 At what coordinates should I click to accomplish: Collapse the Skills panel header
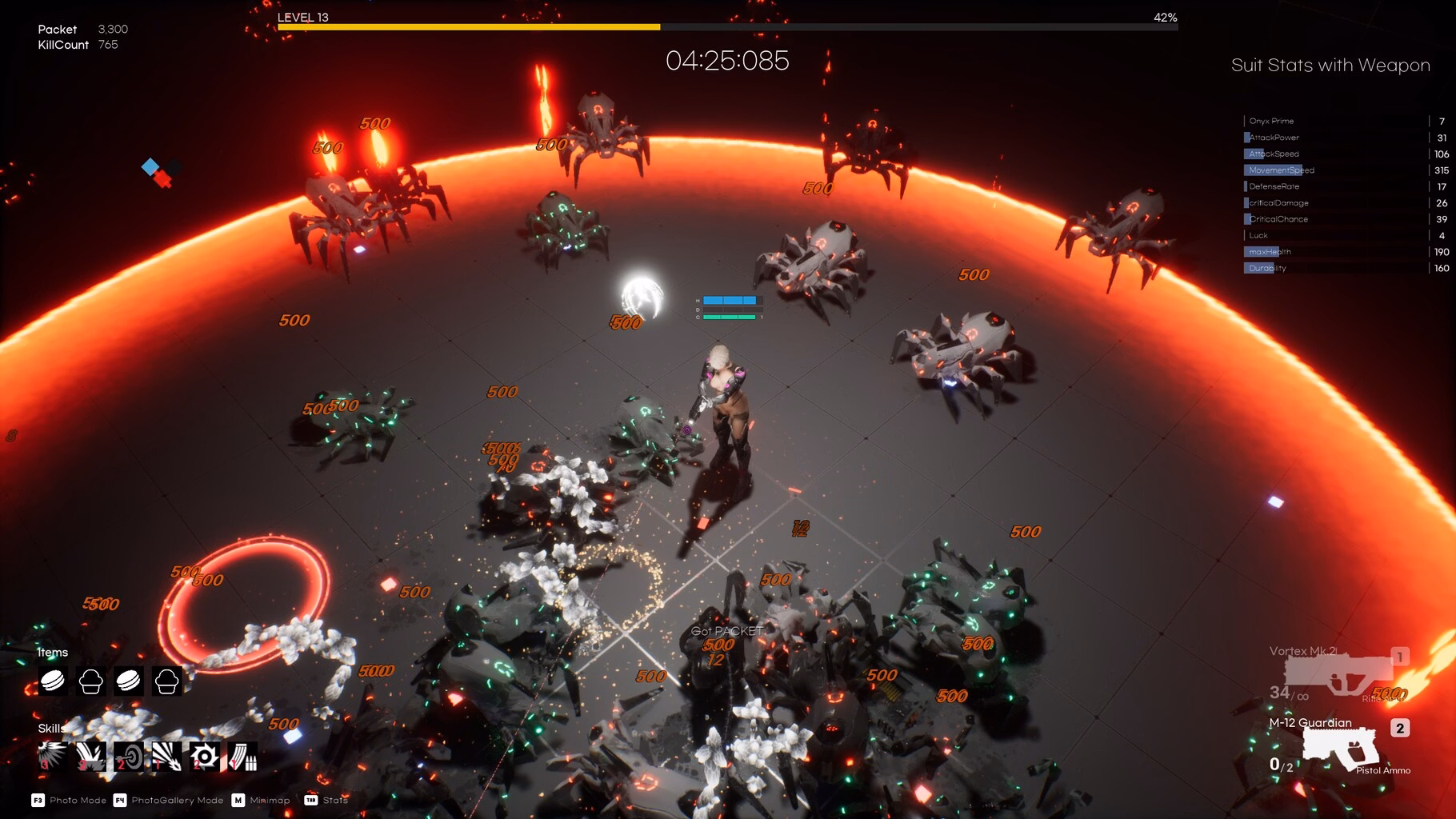click(x=50, y=728)
